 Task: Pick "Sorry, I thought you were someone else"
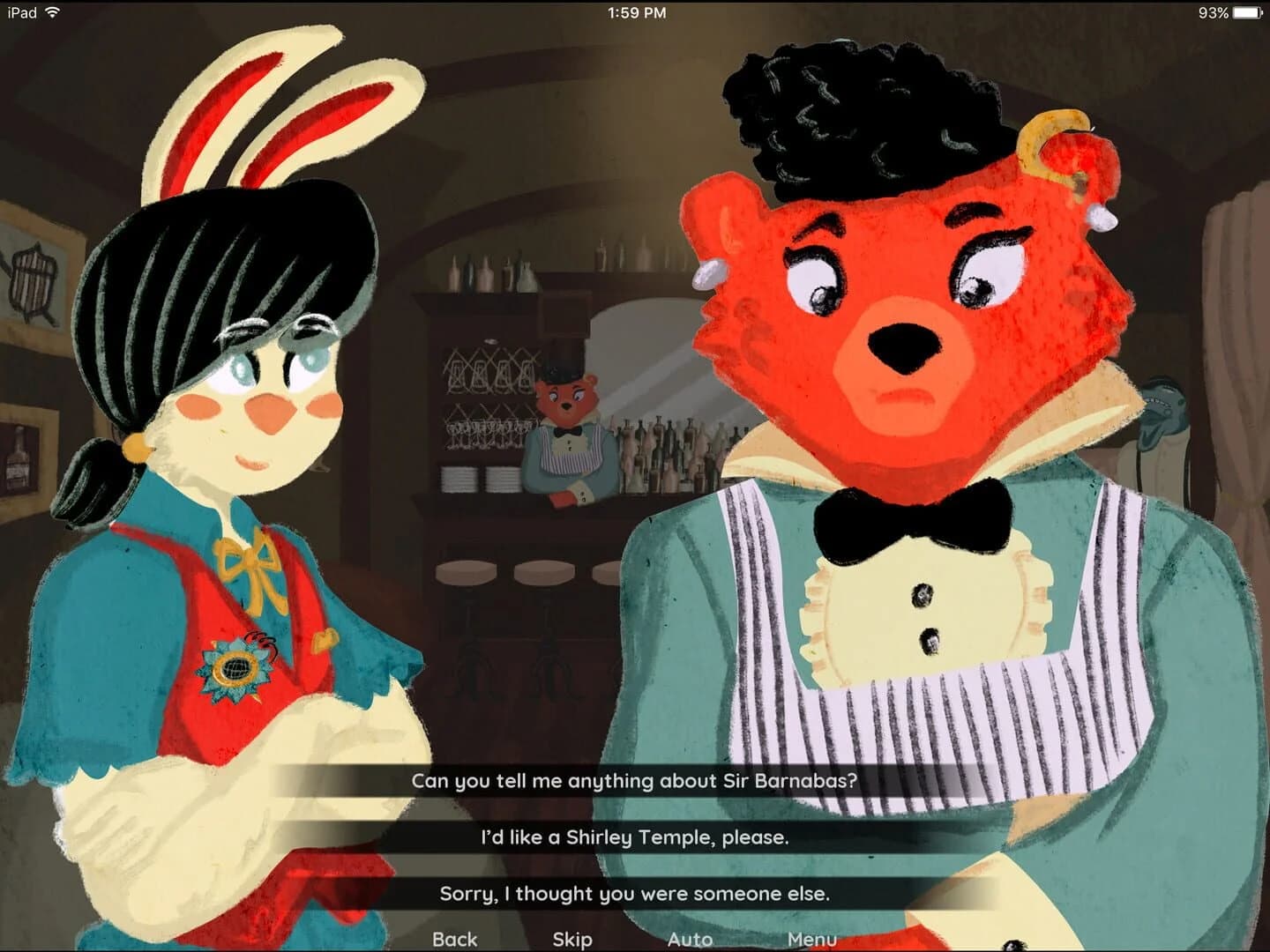point(634,894)
